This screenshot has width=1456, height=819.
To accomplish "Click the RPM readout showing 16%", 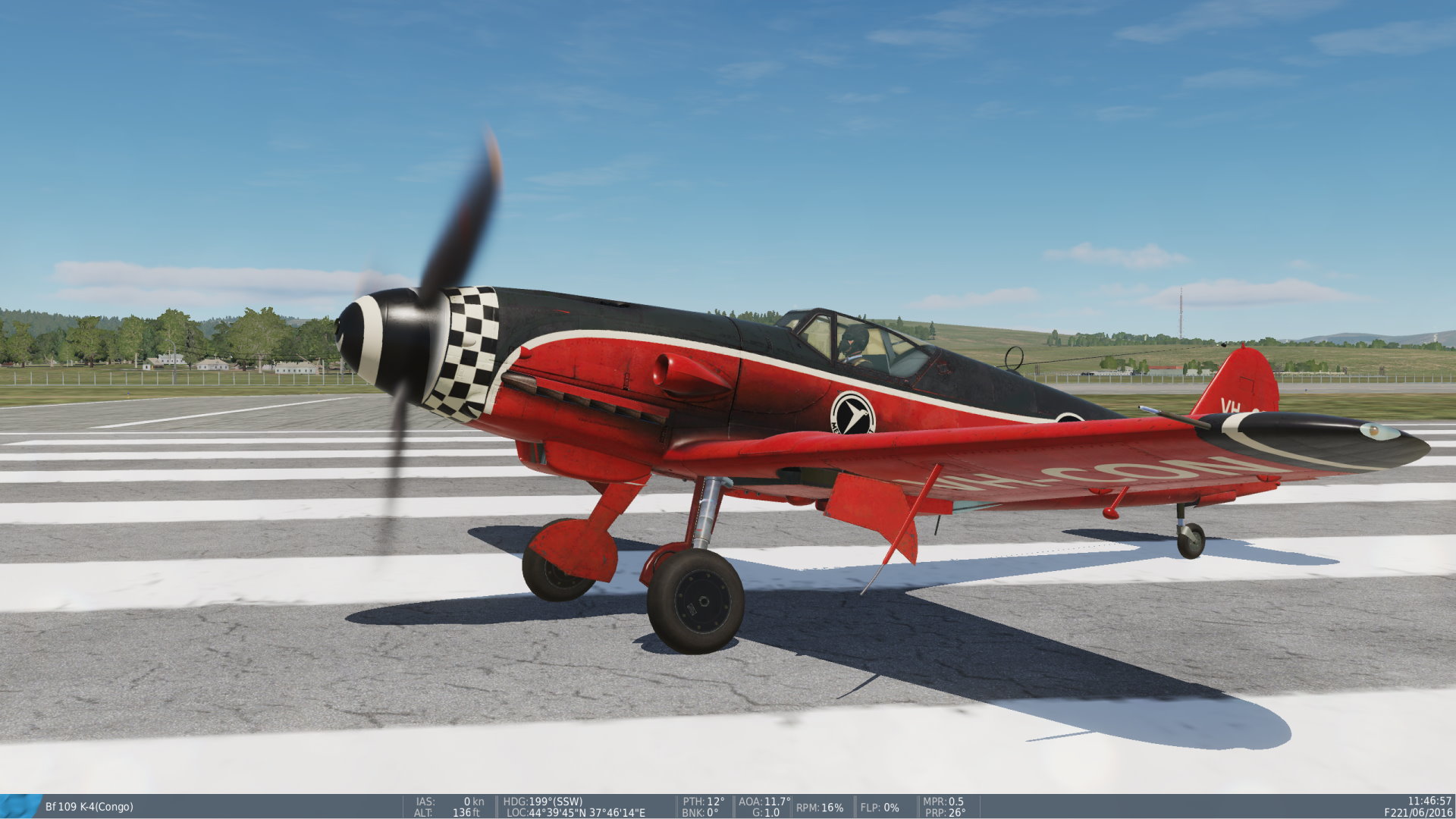I will coord(819,807).
